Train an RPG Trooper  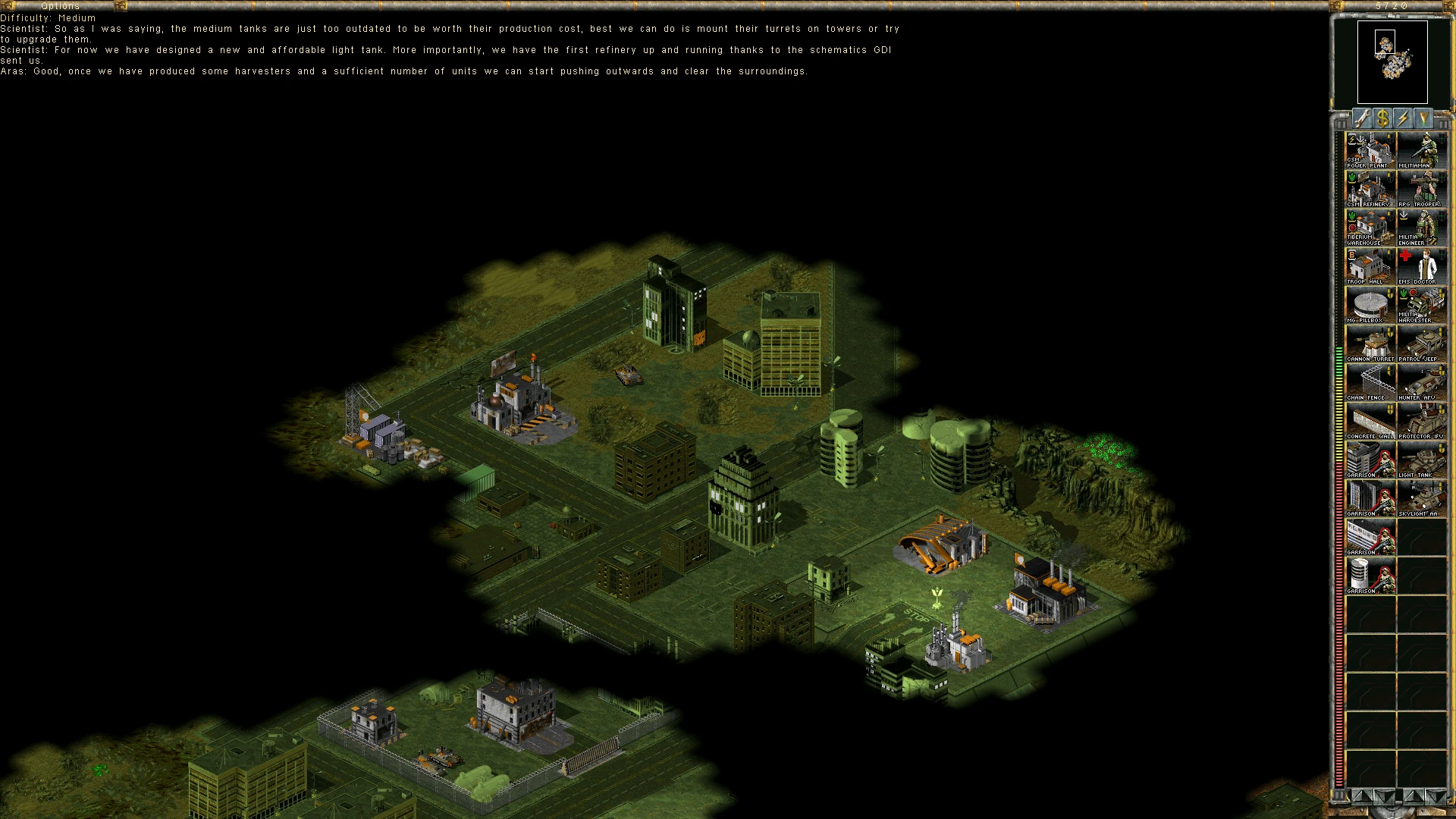(x=1422, y=189)
